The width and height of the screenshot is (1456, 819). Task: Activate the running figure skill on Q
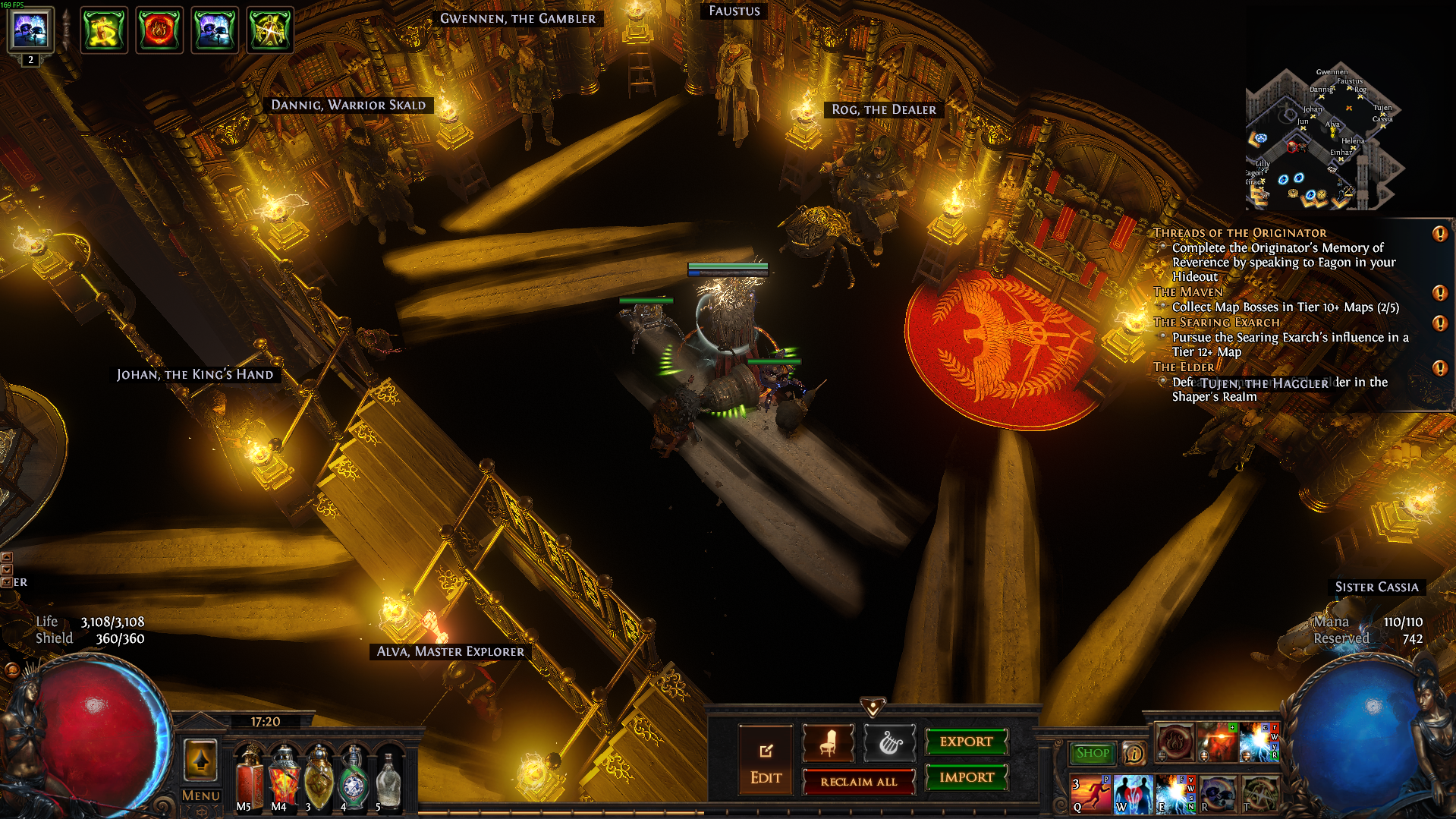click(1090, 794)
